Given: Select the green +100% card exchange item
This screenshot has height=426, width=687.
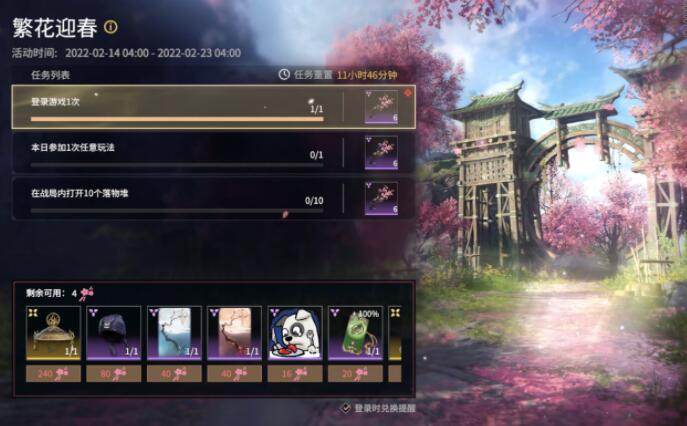Looking at the screenshot, I should pyautogui.click(x=356, y=333).
